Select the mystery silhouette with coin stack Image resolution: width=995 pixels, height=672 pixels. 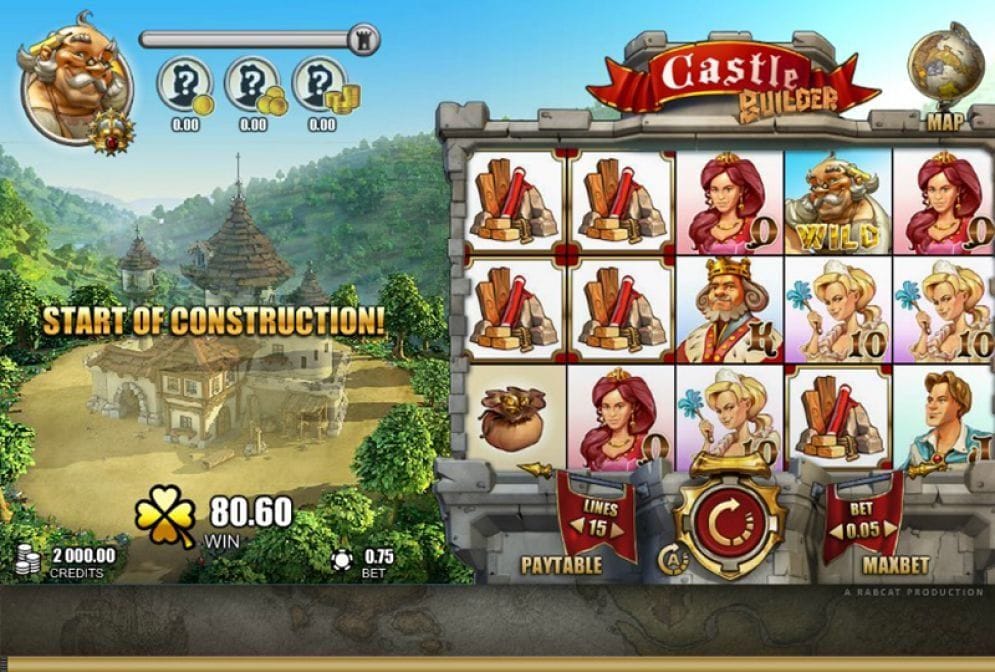(x=320, y=85)
